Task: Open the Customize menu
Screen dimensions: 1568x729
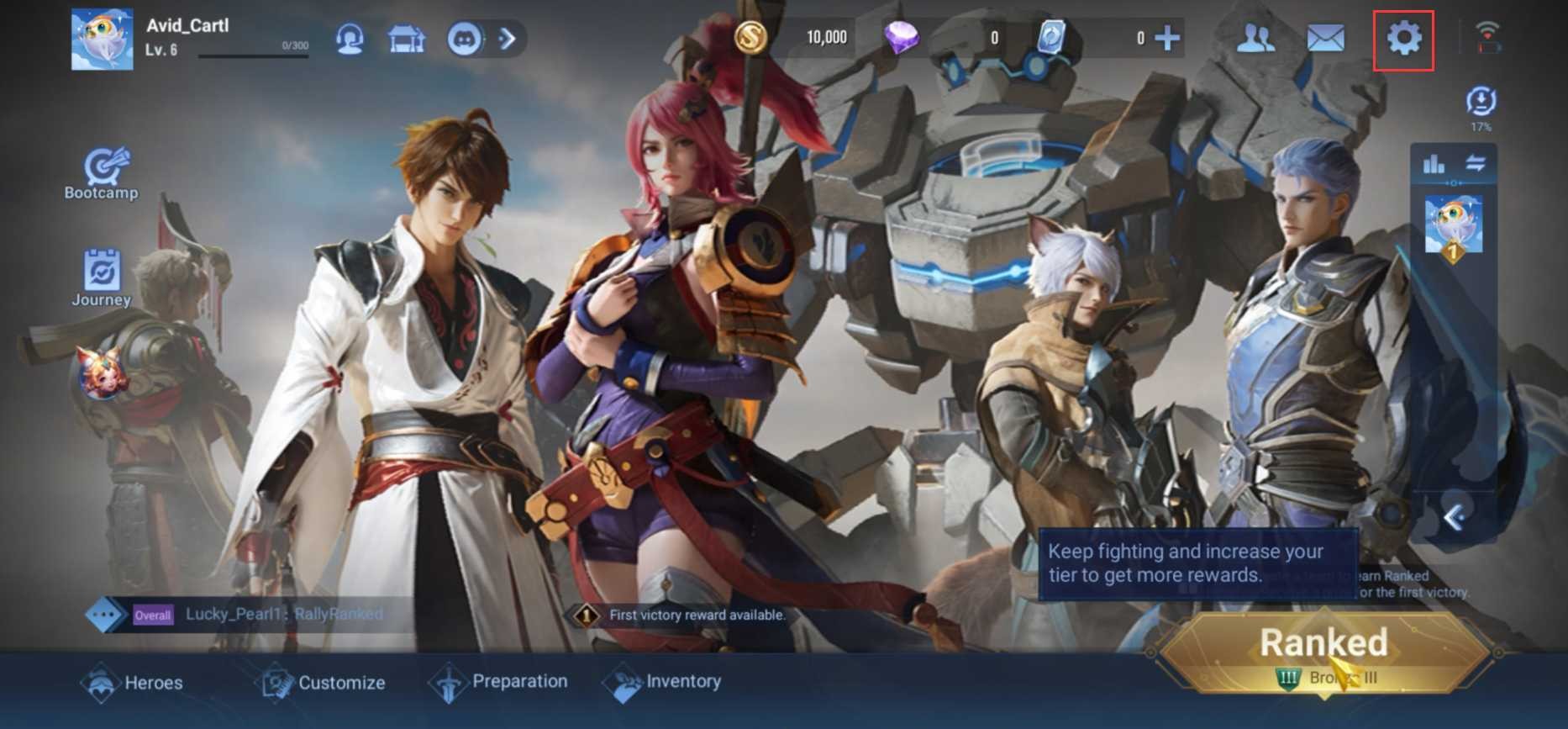Action: (321, 683)
